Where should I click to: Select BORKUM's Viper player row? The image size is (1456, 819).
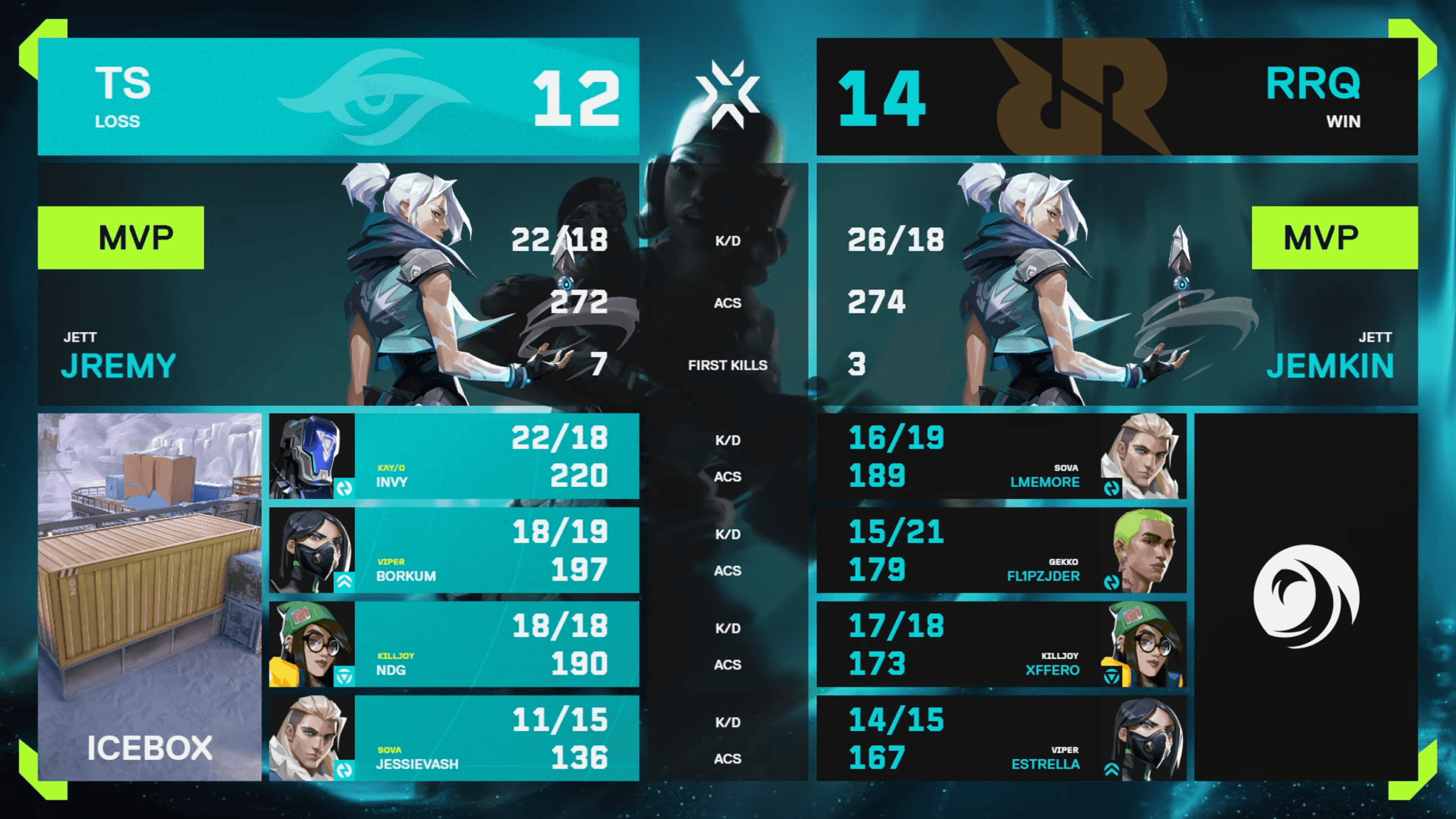(454, 550)
